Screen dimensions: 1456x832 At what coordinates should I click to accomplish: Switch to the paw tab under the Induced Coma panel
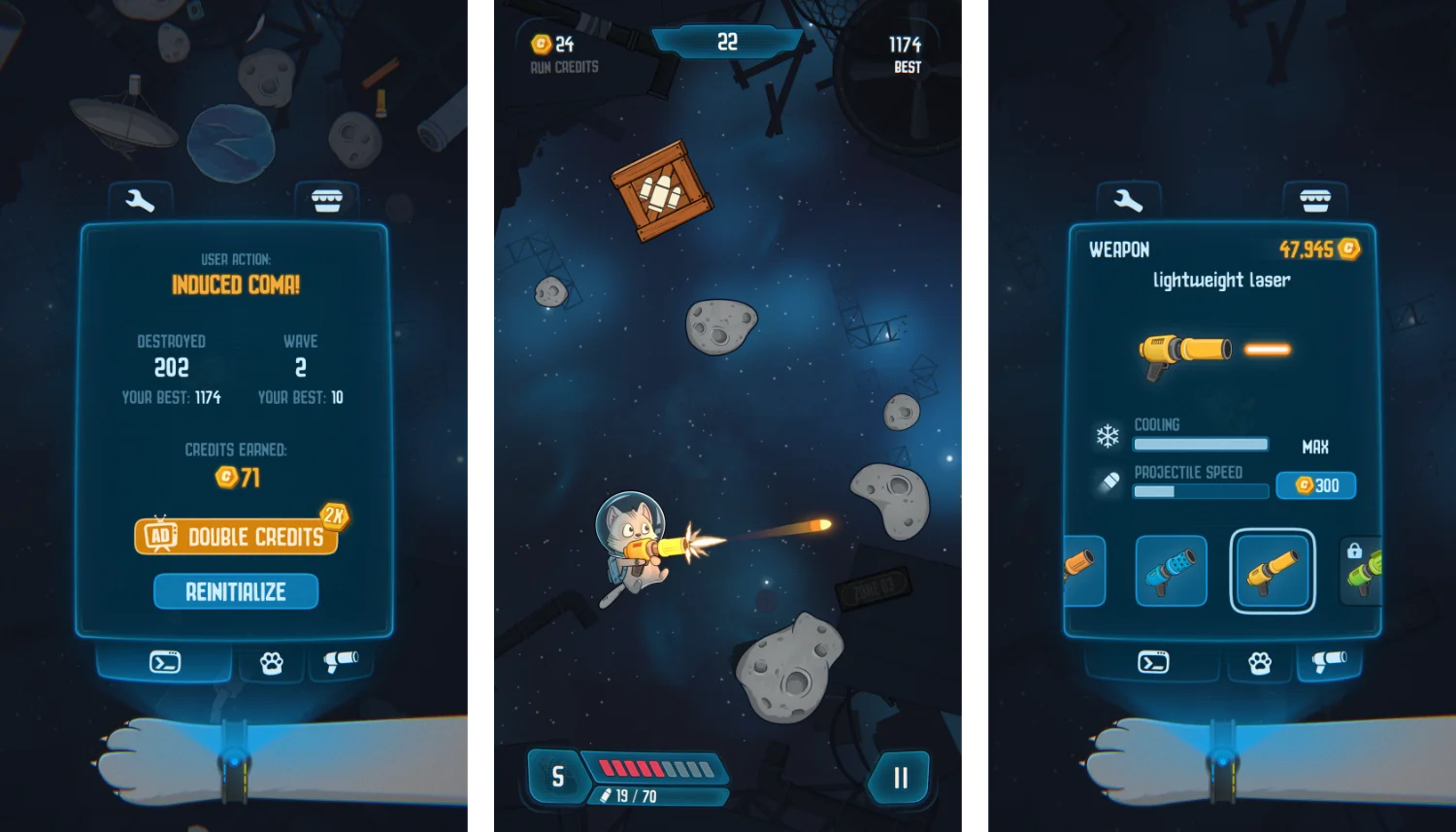(x=272, y=663)
